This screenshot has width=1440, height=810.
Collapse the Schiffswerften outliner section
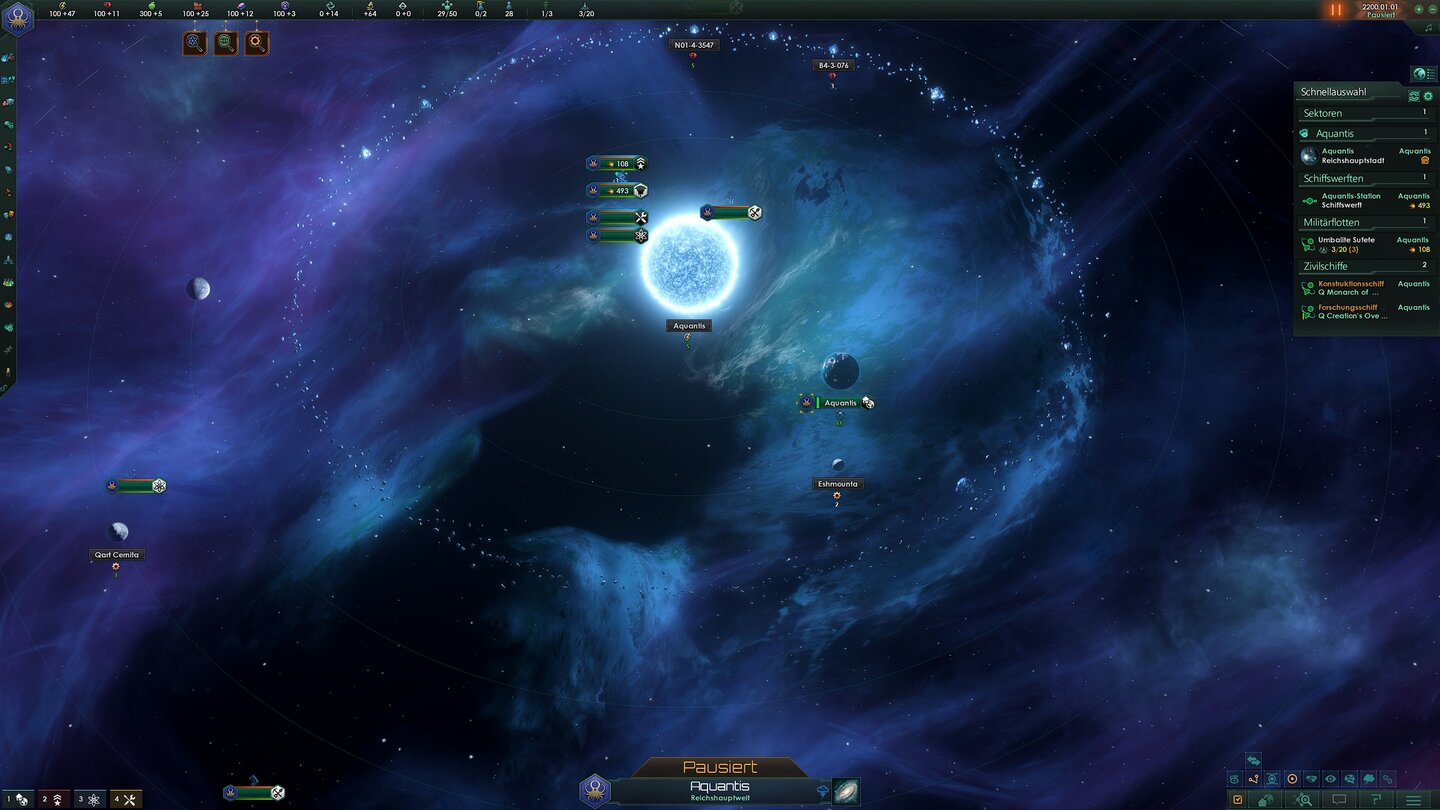point(1365,178)
